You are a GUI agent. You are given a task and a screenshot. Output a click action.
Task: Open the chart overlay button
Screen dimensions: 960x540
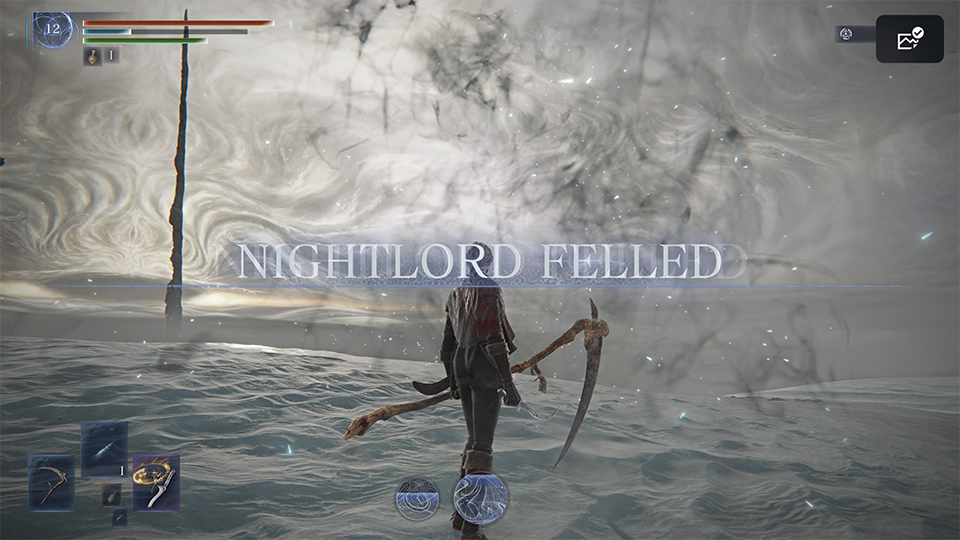click(x=910, y=39)
